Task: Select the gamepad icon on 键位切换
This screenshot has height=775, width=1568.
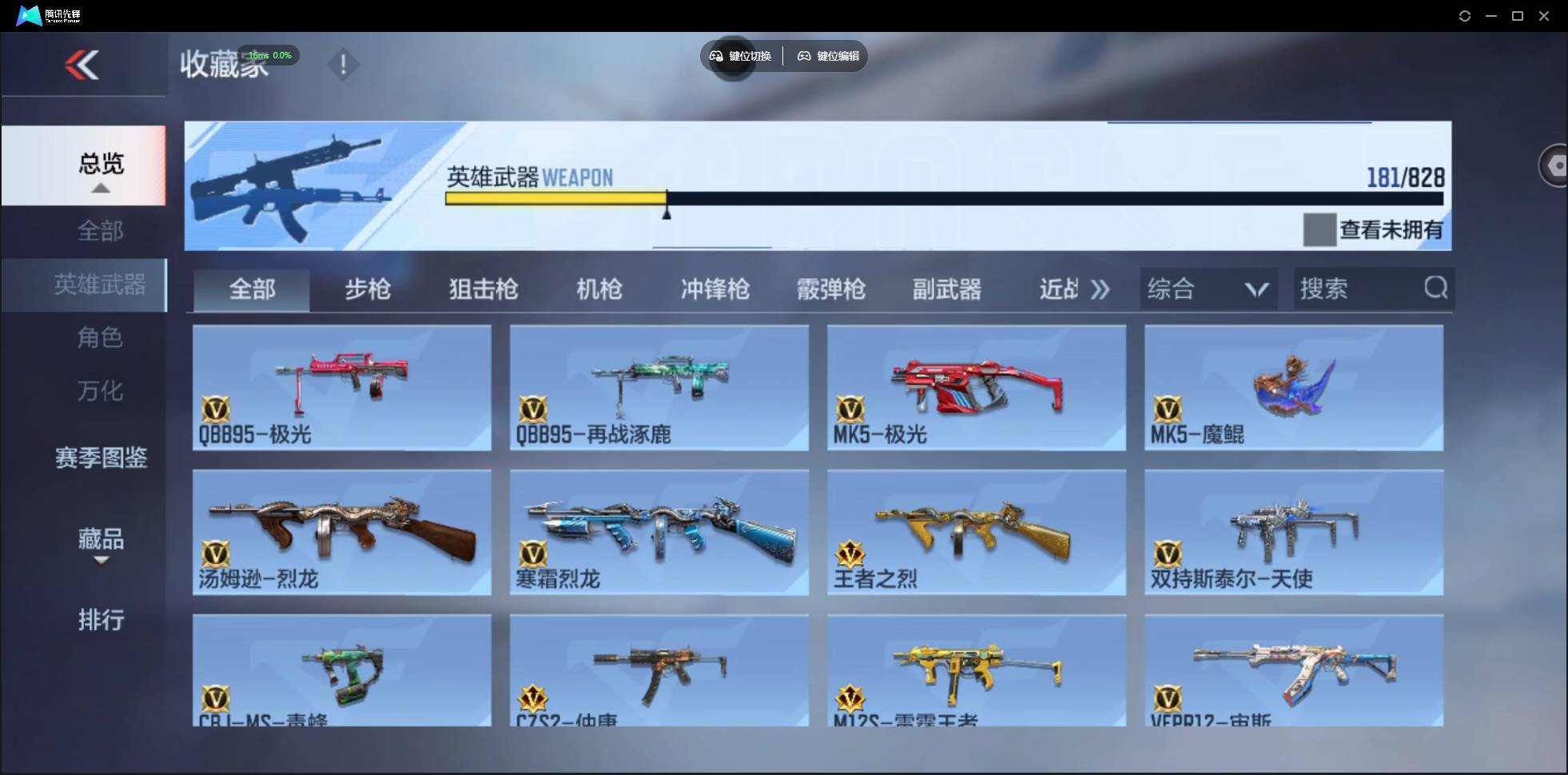Action: coord(715,56)
